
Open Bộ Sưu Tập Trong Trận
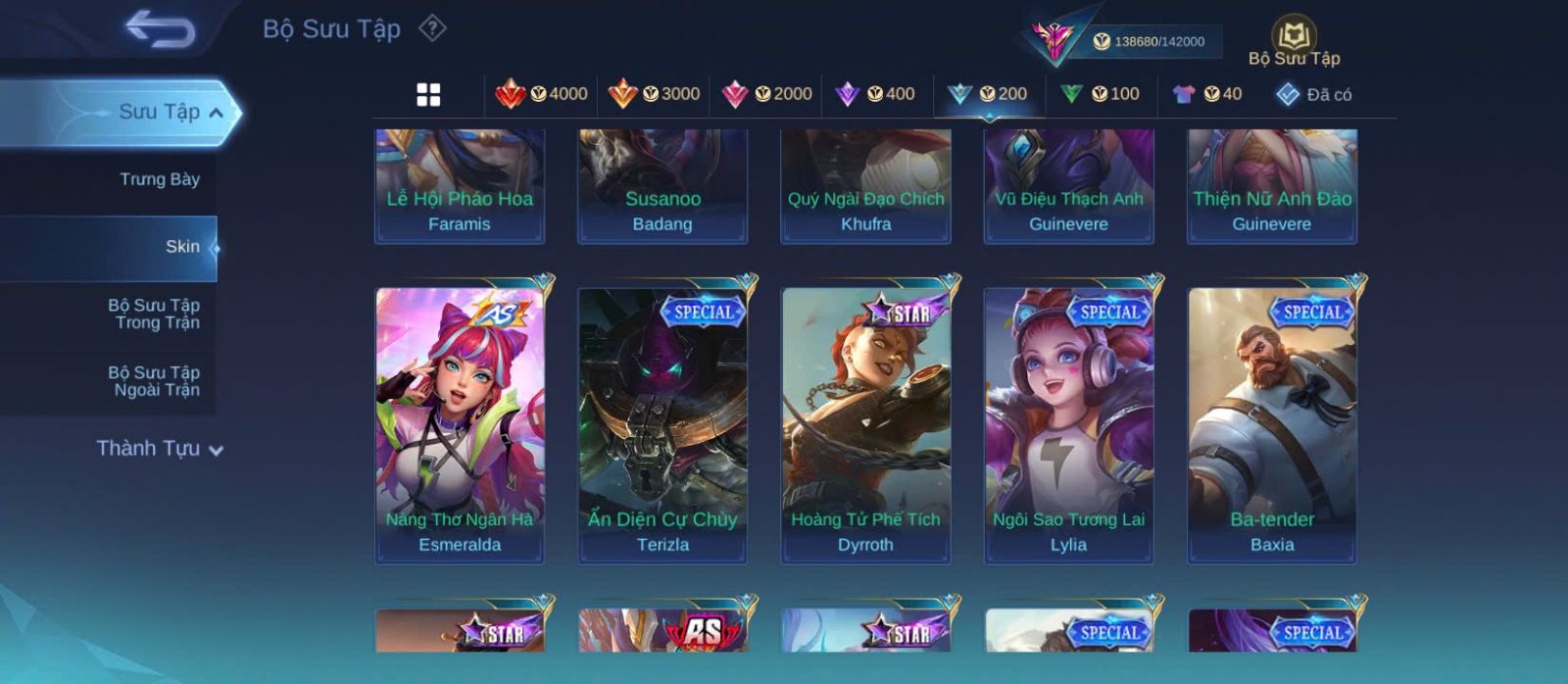154,314
